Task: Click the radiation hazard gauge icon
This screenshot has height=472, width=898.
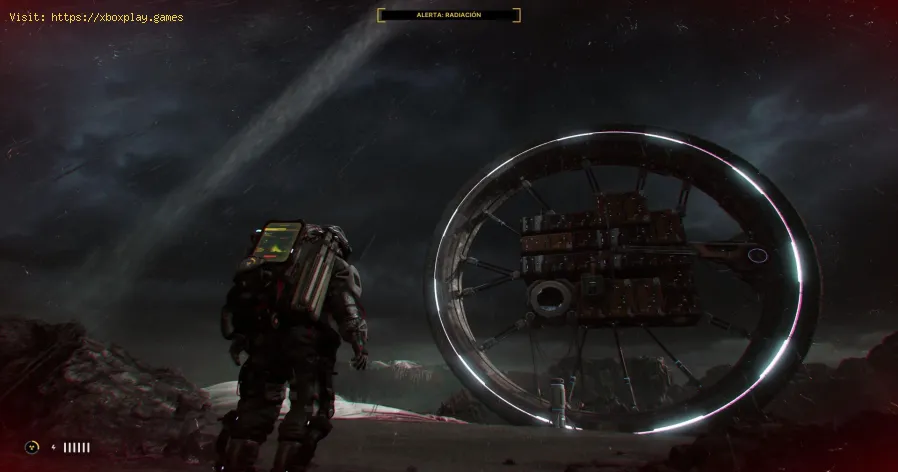Action: click(x=34, y=447)
